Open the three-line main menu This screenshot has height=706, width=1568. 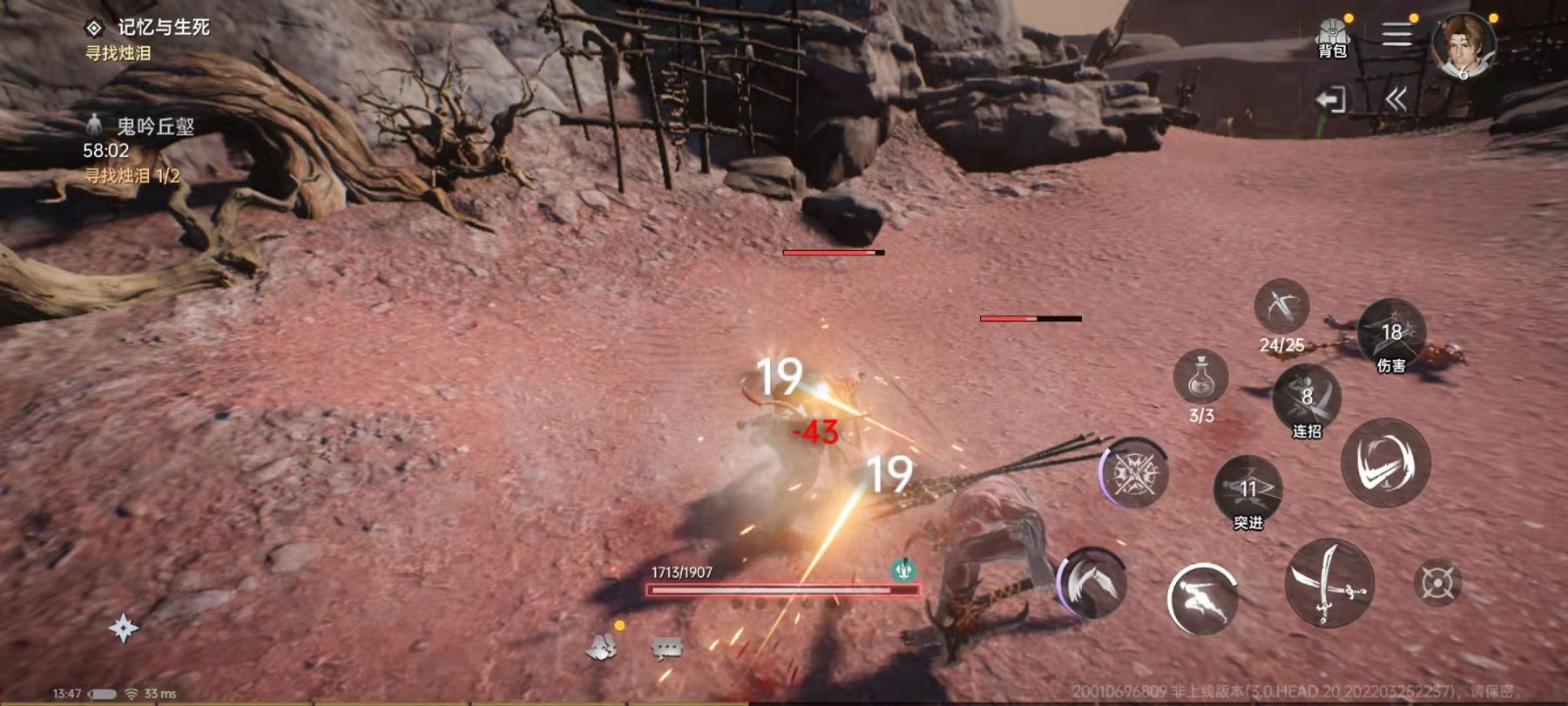coord(1397,35)
